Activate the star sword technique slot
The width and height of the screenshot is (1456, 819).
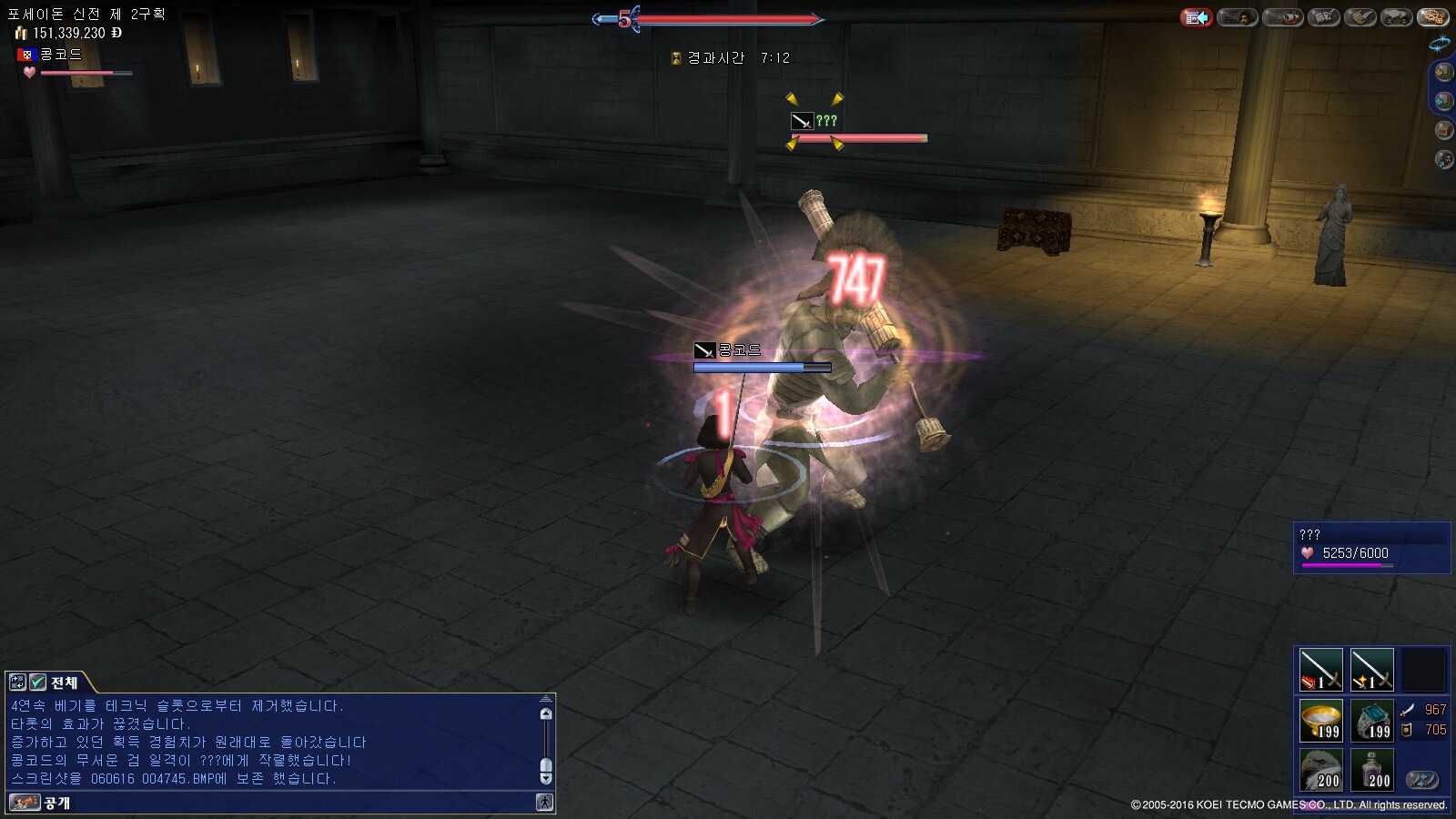[1371, 670]
